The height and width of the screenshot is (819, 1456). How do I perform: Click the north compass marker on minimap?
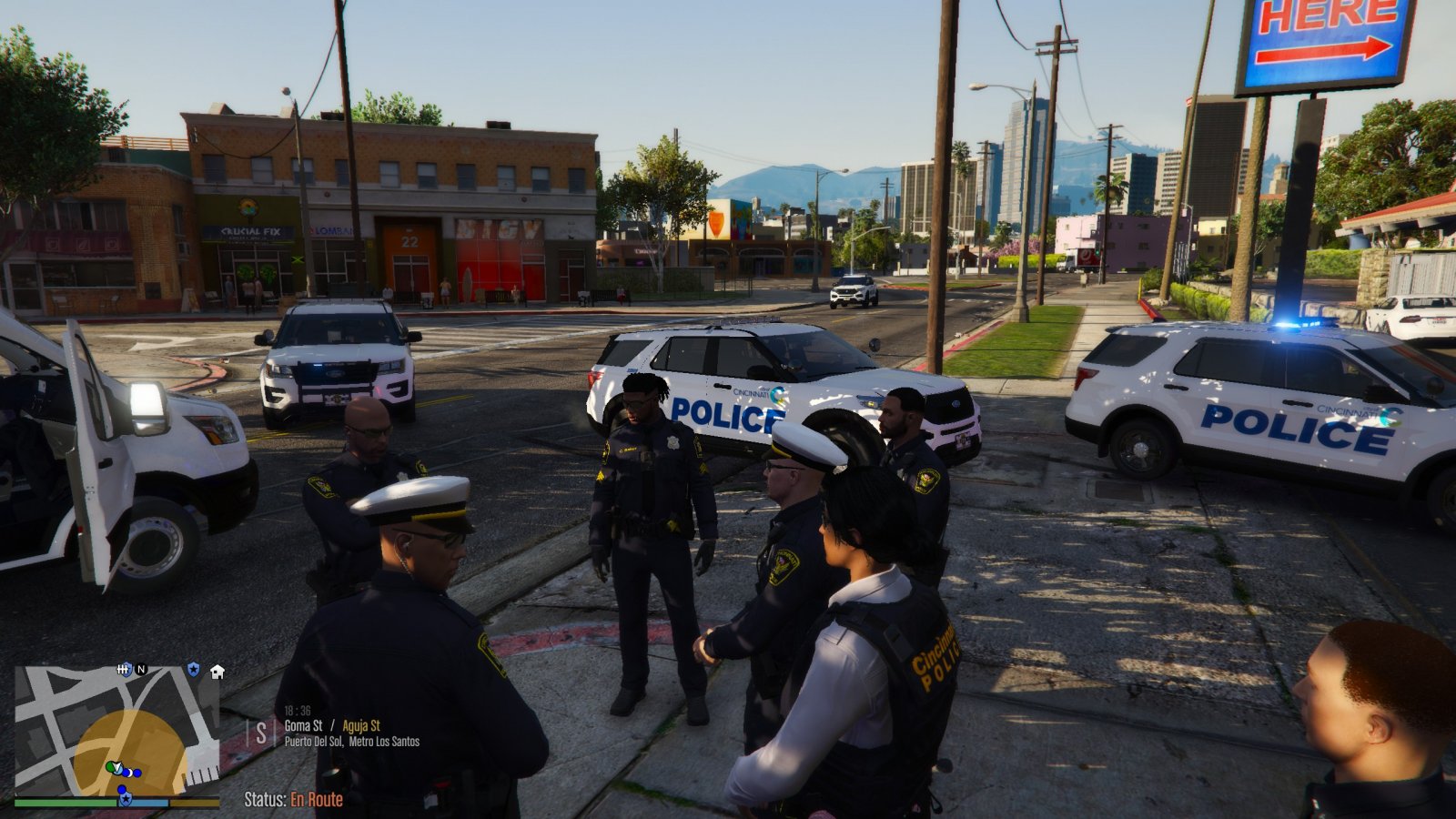[141, 670]
